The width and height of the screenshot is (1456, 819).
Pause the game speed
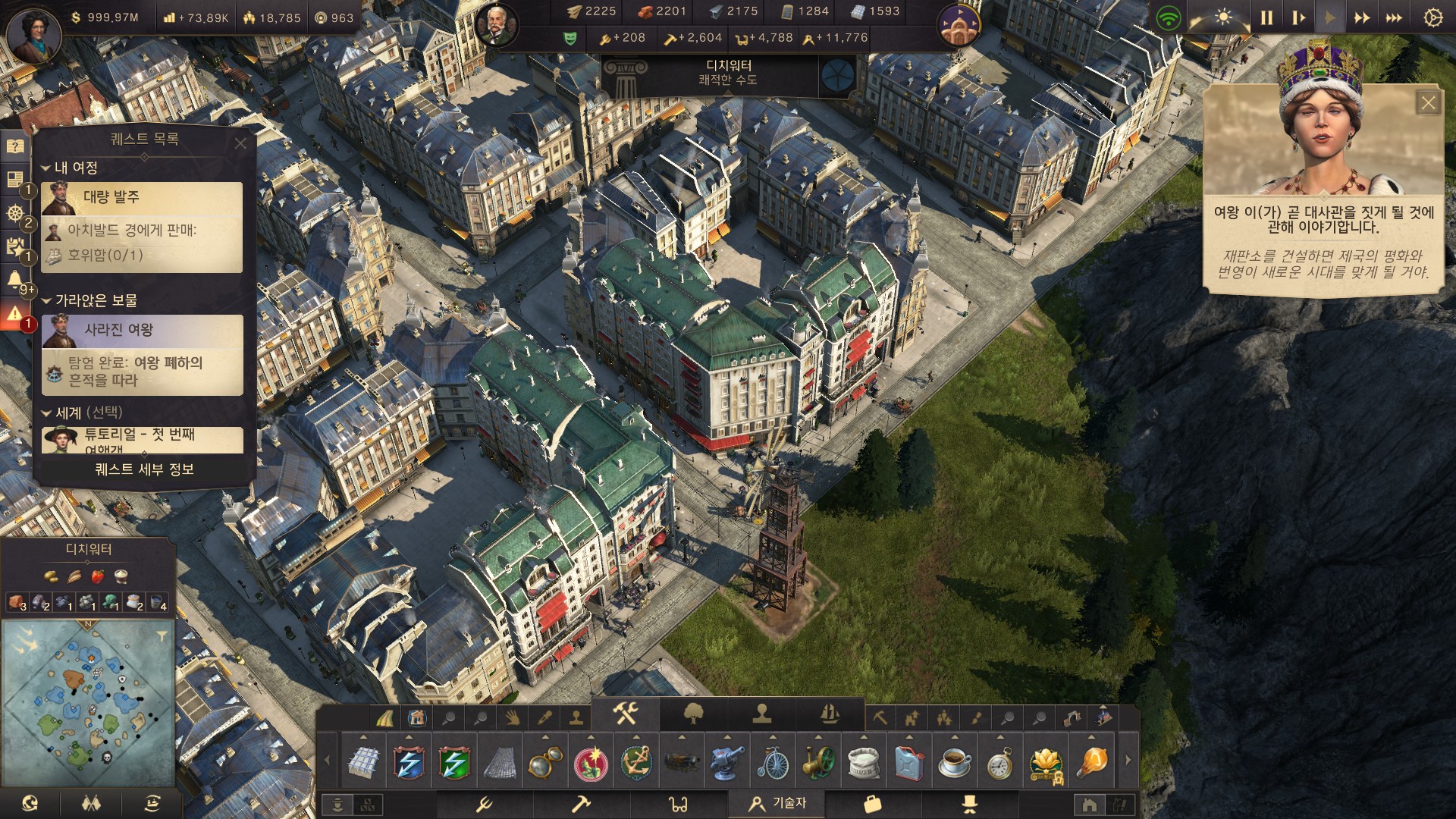(x=1266, y=17)
